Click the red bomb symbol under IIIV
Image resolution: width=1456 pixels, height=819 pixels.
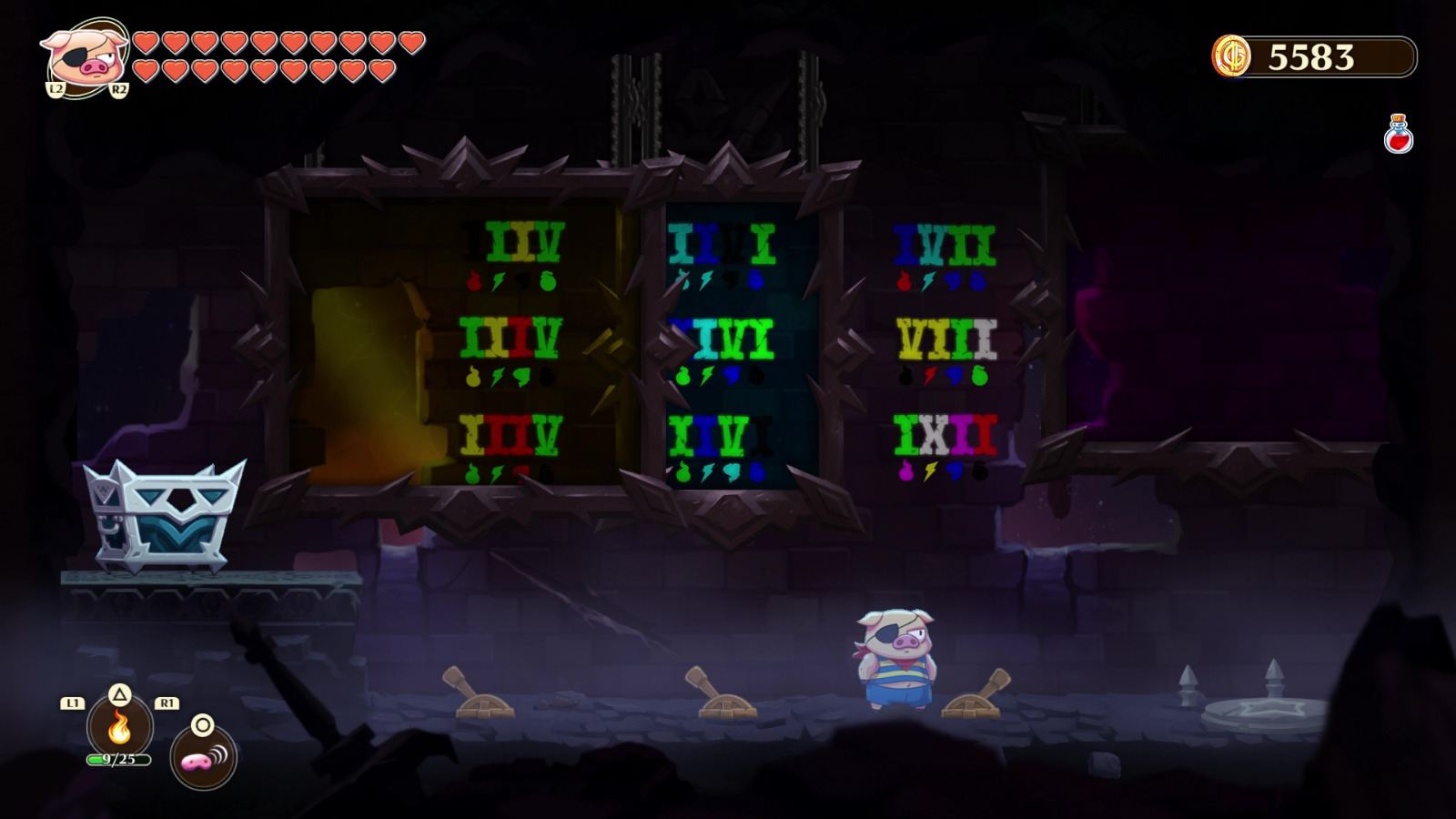click(x=473, y=280)
